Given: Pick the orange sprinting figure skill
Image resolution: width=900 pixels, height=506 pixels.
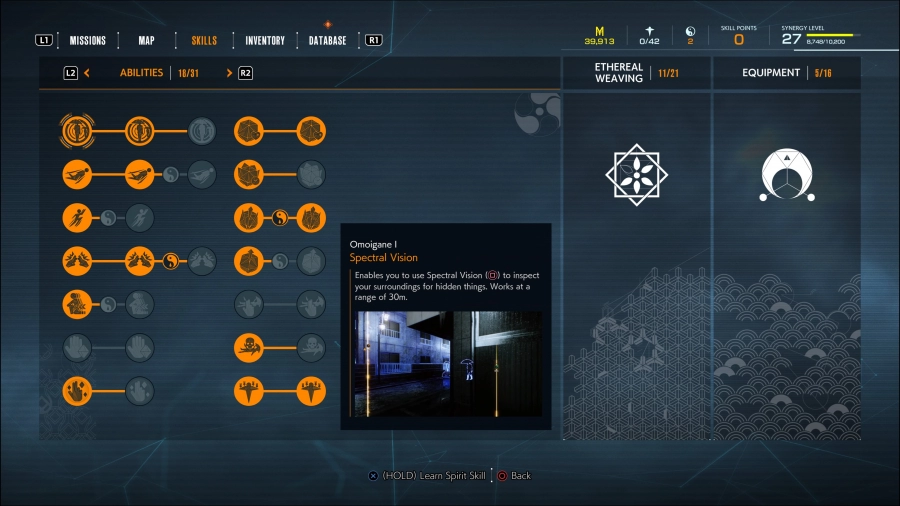Looking at the screenshot, I should pos(77,217).
